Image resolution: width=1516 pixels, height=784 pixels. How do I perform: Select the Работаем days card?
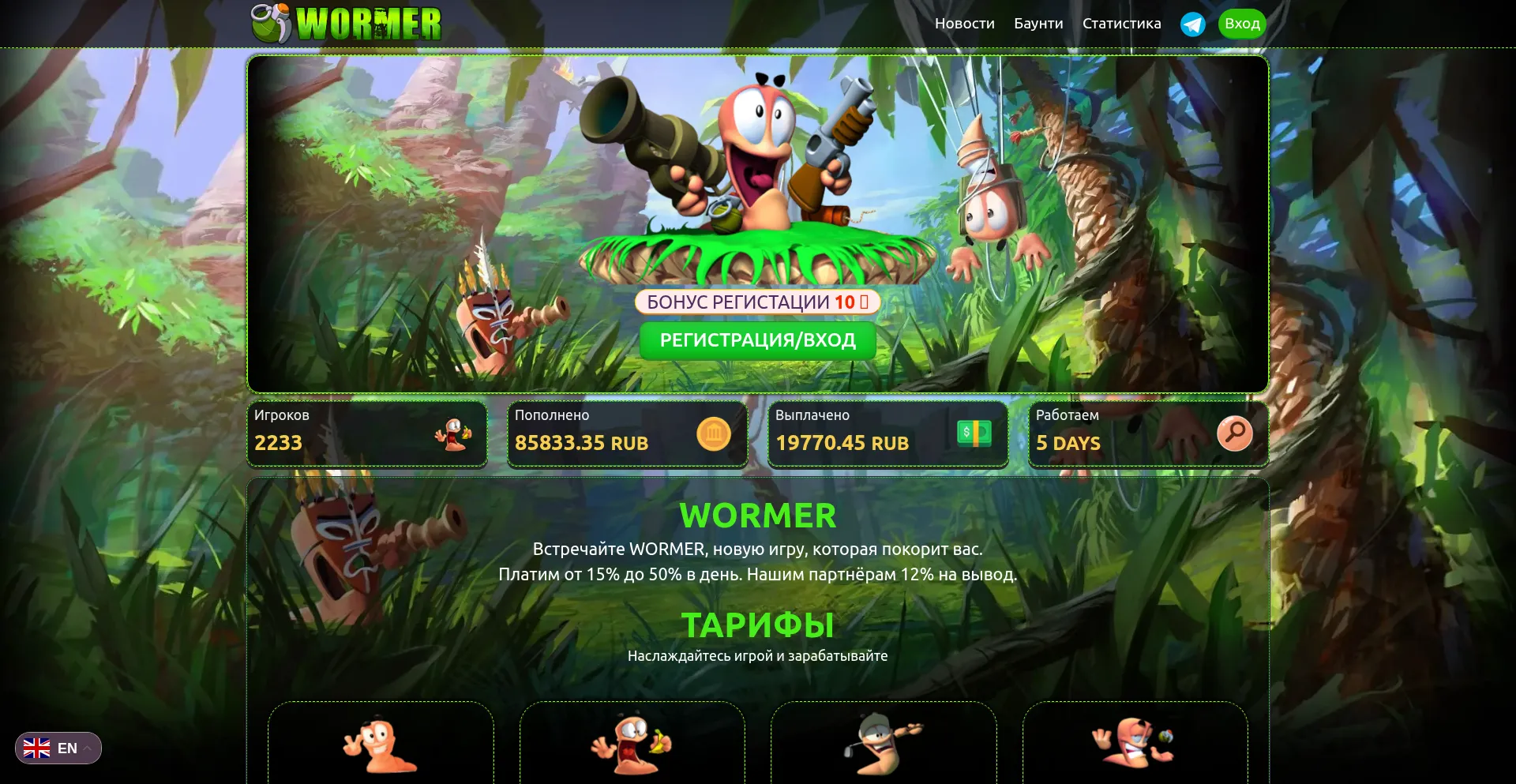(1148, 433)
